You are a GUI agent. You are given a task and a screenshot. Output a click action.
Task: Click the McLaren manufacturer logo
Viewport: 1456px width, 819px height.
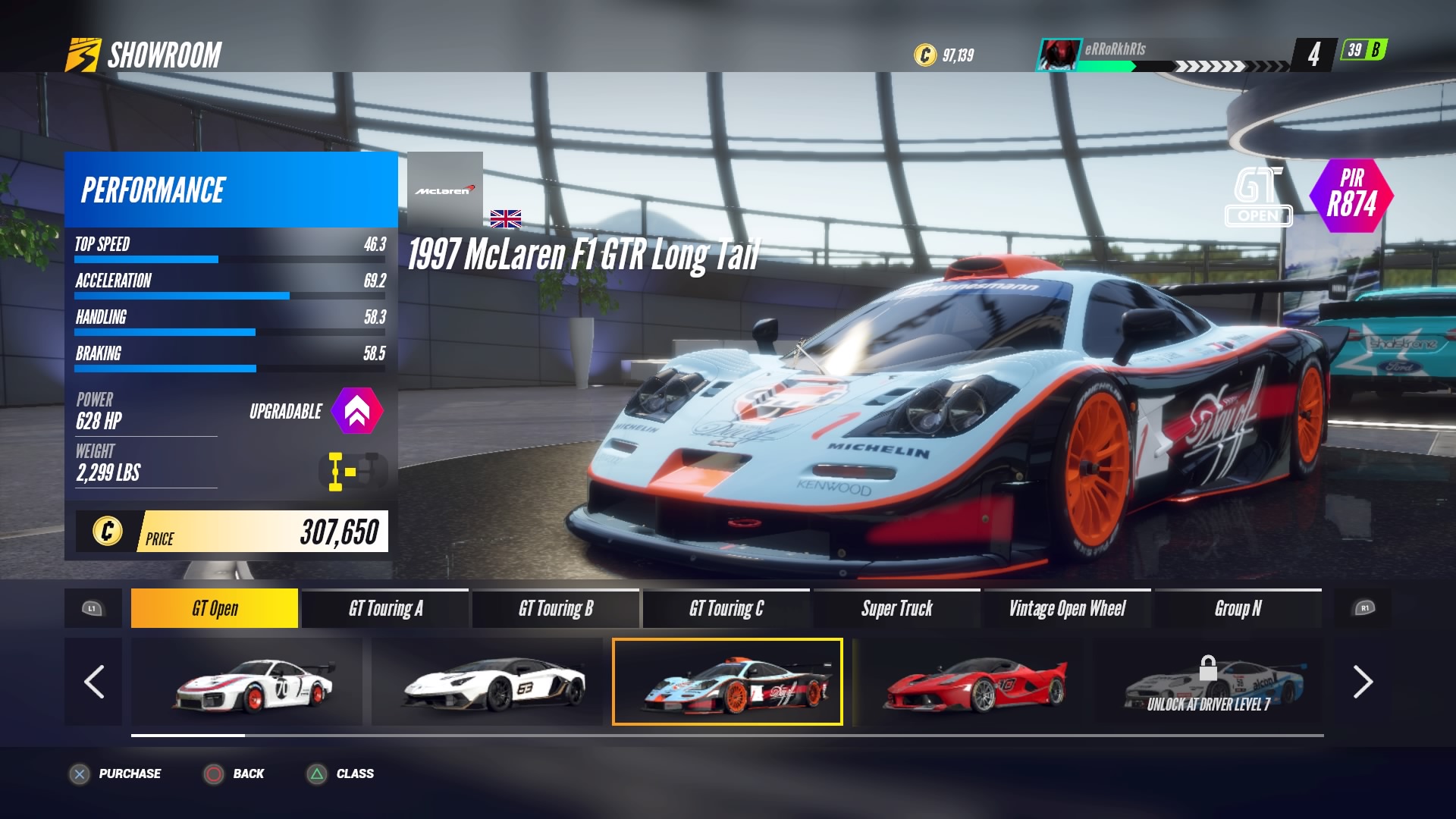click(x=443, y=190)
